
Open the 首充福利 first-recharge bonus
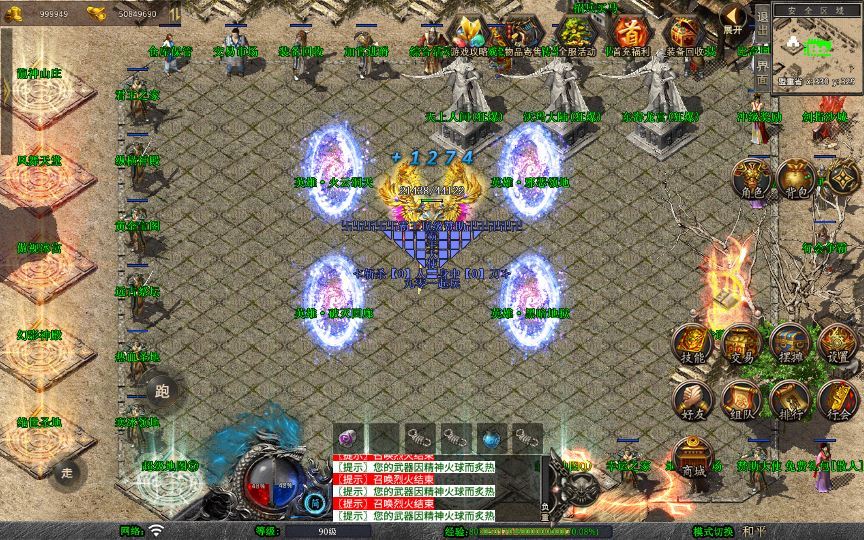pos(628,36)
